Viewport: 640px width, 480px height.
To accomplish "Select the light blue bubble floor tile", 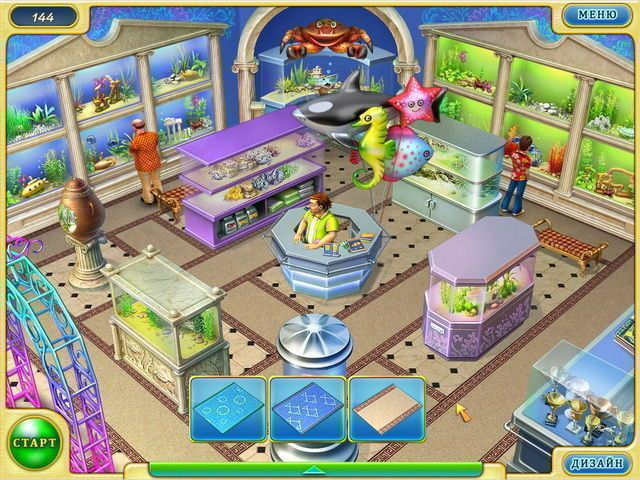I will [x=227, y=408].
